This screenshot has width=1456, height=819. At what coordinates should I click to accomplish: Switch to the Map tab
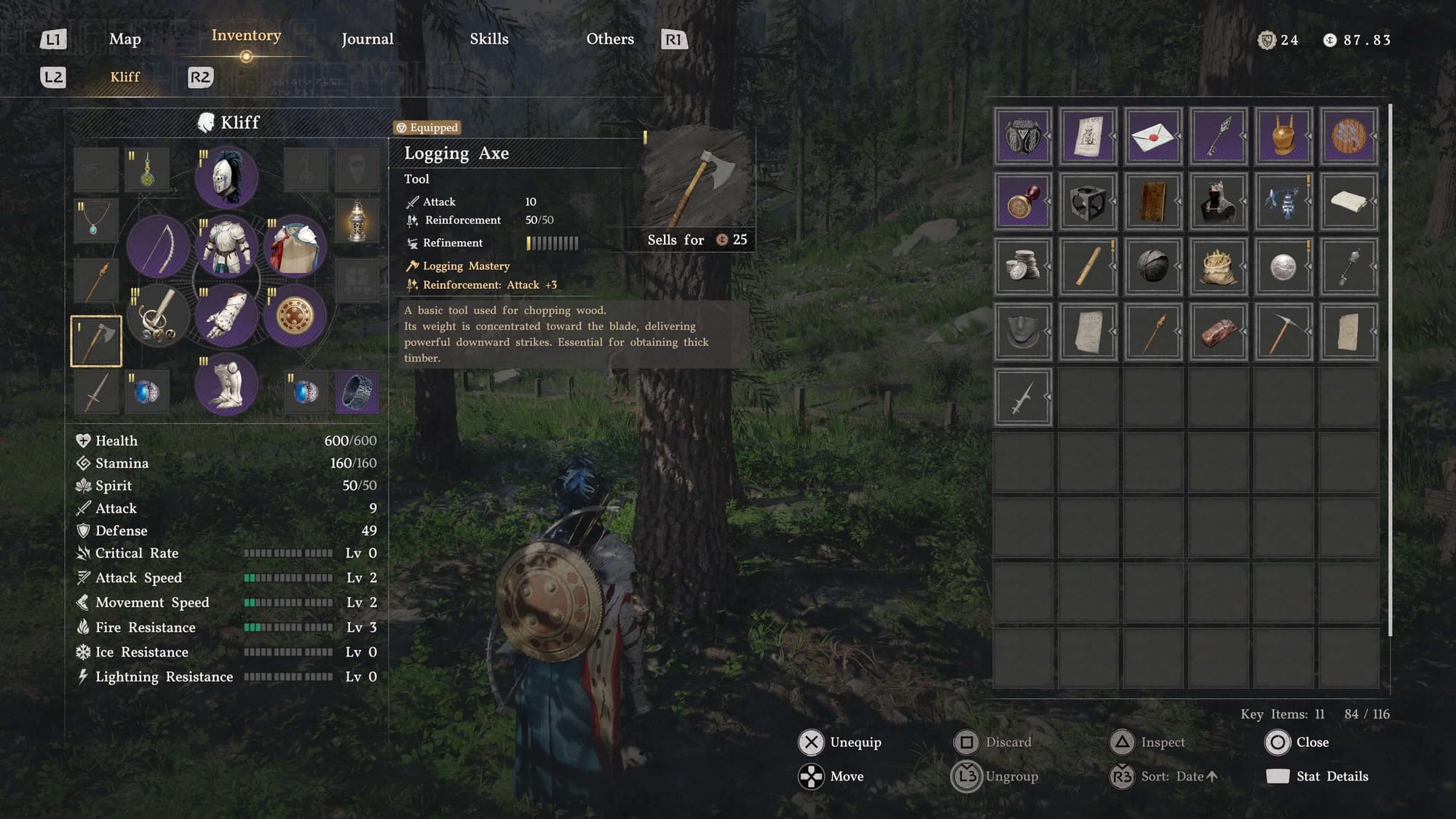(124, 39)
